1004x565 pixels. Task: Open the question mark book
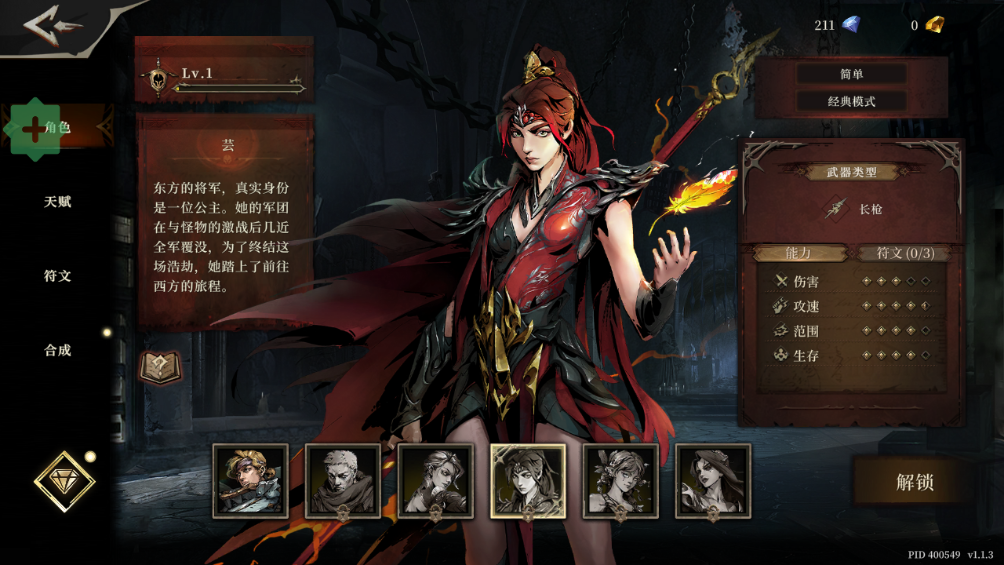tap(160, 367)
